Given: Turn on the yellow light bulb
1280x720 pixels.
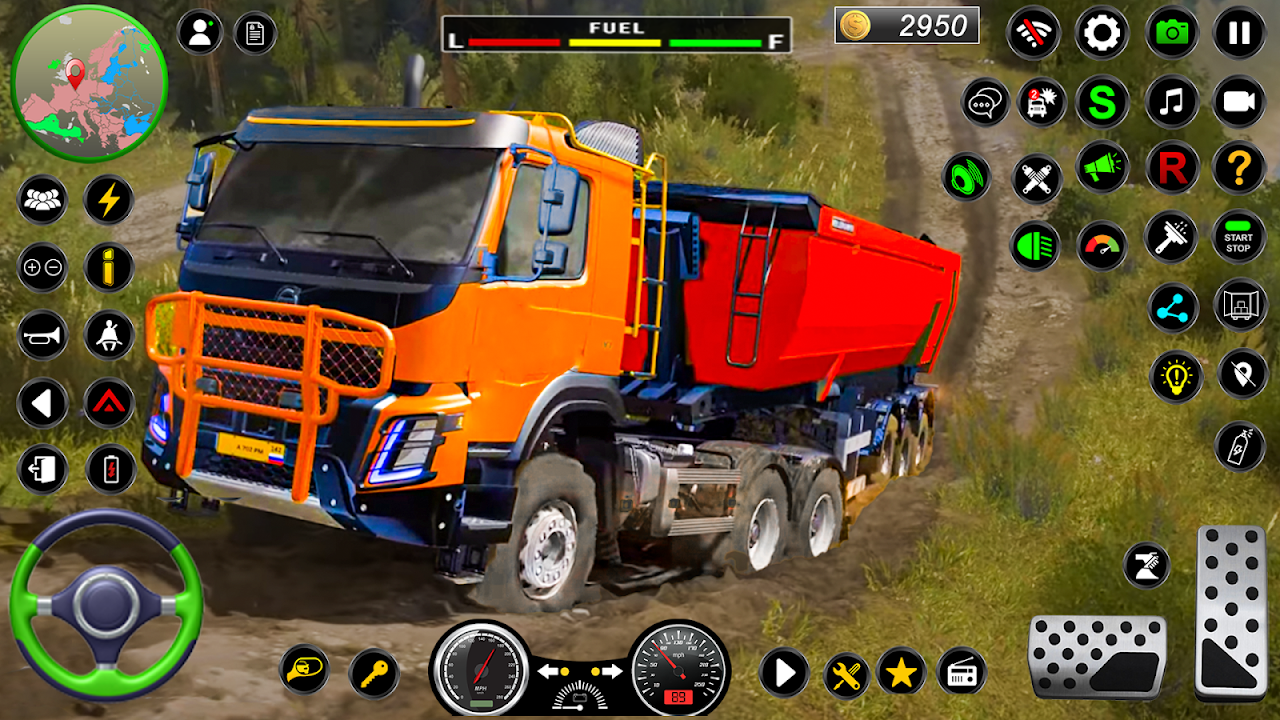Looking at the screenshot, I should pos(1175,375).
